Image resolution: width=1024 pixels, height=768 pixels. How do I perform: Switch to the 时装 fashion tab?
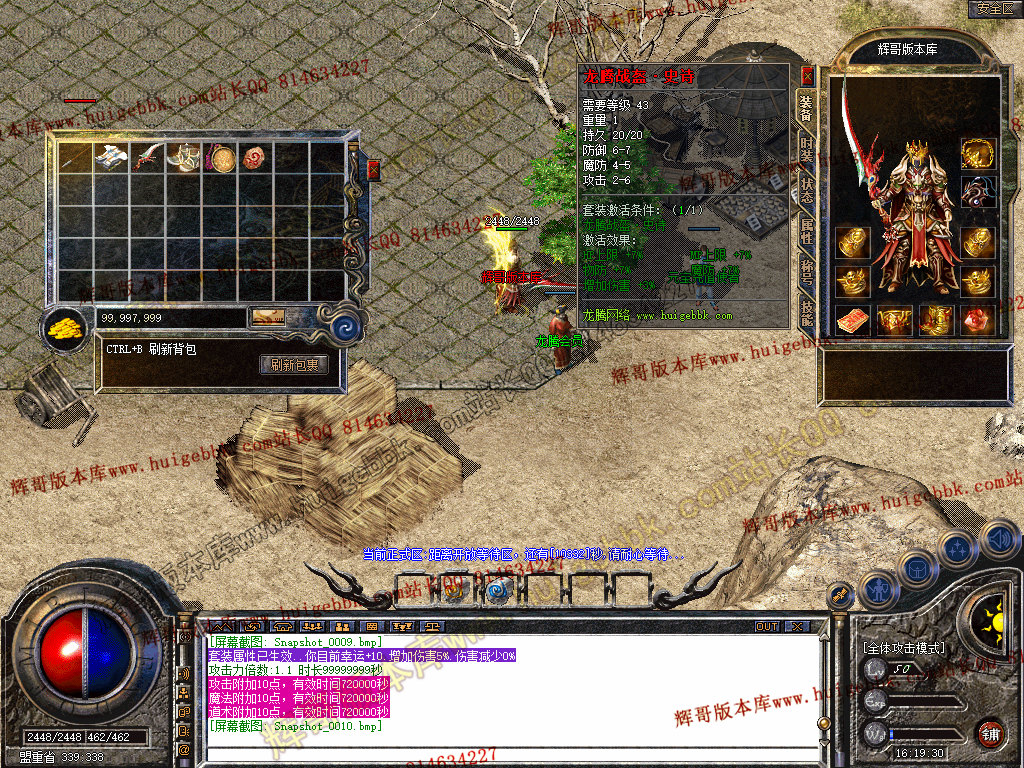[807, 150]
